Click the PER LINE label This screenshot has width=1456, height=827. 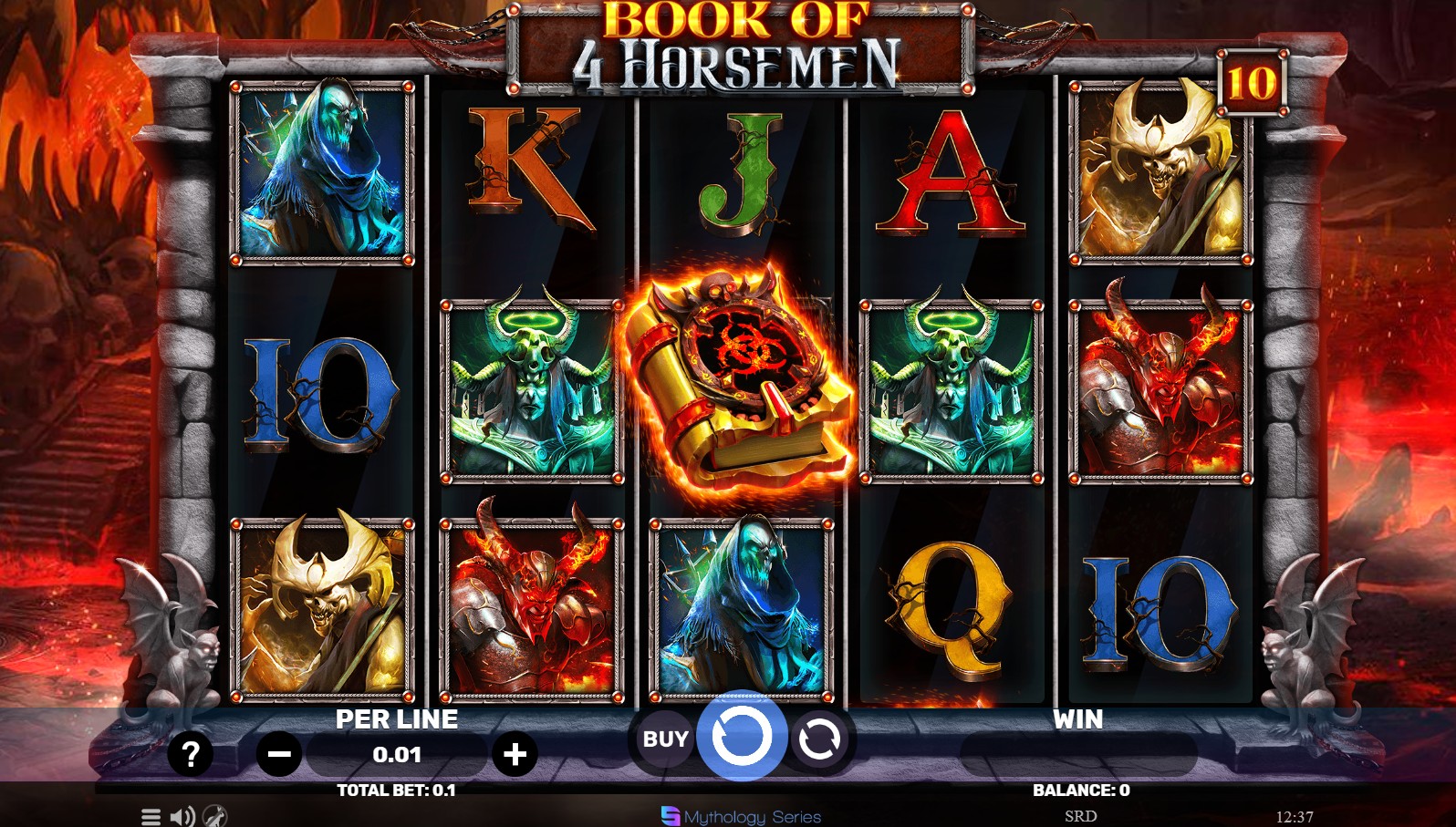click(x=396, y=719)
